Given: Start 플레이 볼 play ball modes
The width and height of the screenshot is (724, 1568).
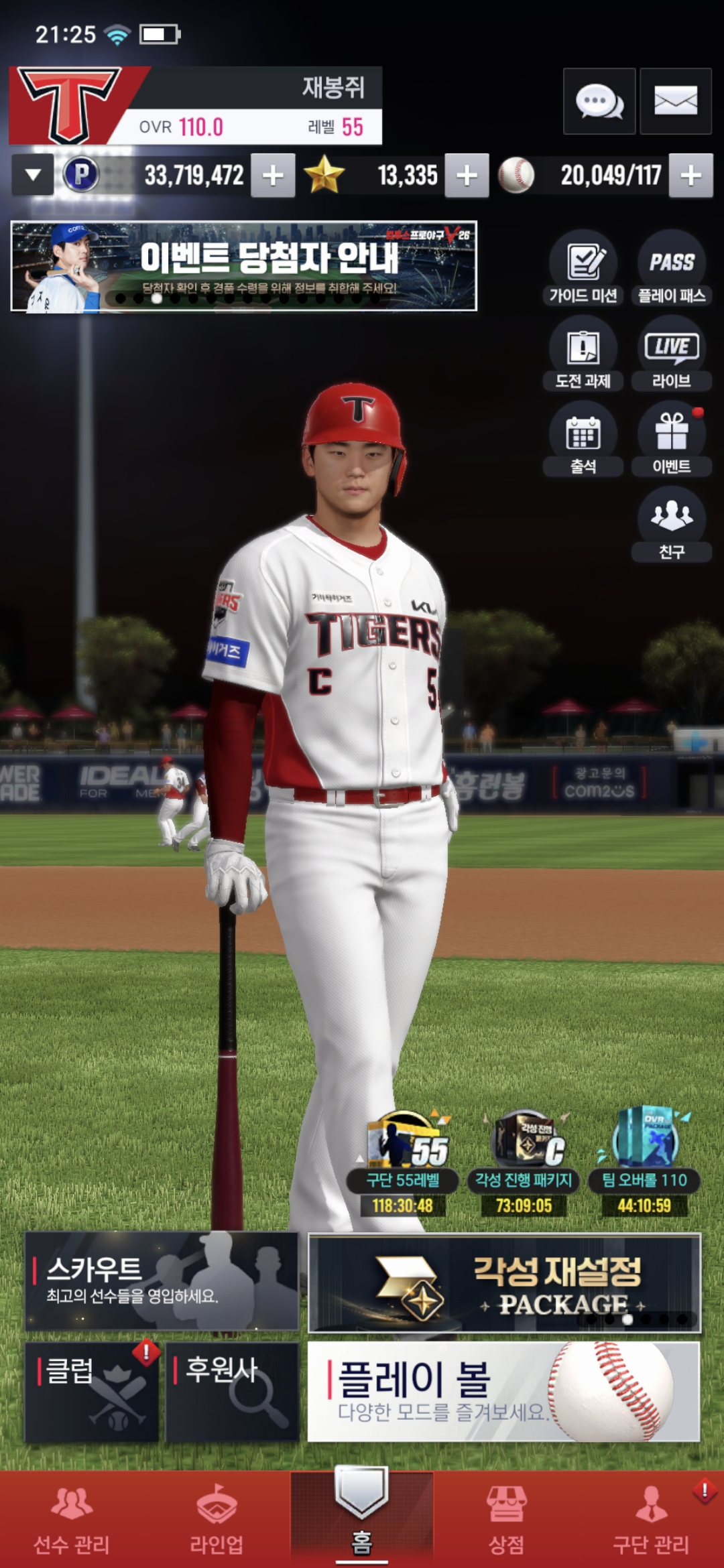Looking at the screenshot, I should (x=503, y=1391).
